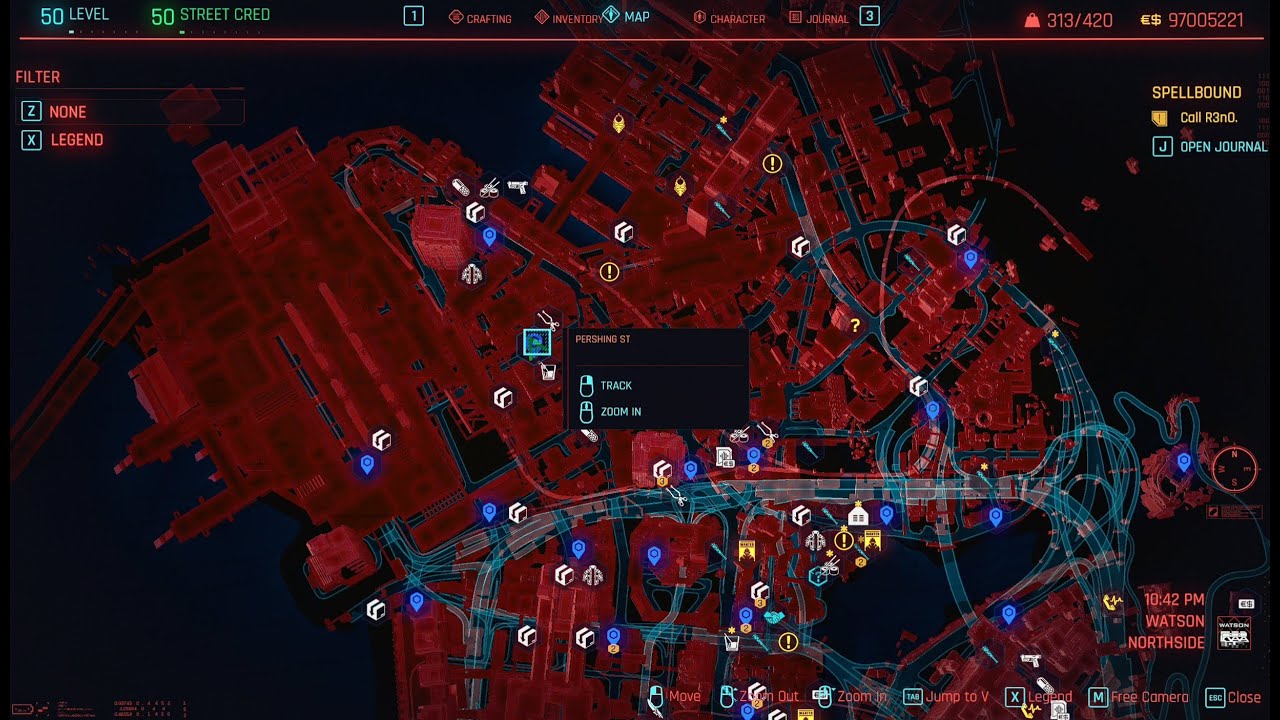This screenshot has width=1280, height=720.
Task: Click the white motel house icon
Action: [856, 514]
